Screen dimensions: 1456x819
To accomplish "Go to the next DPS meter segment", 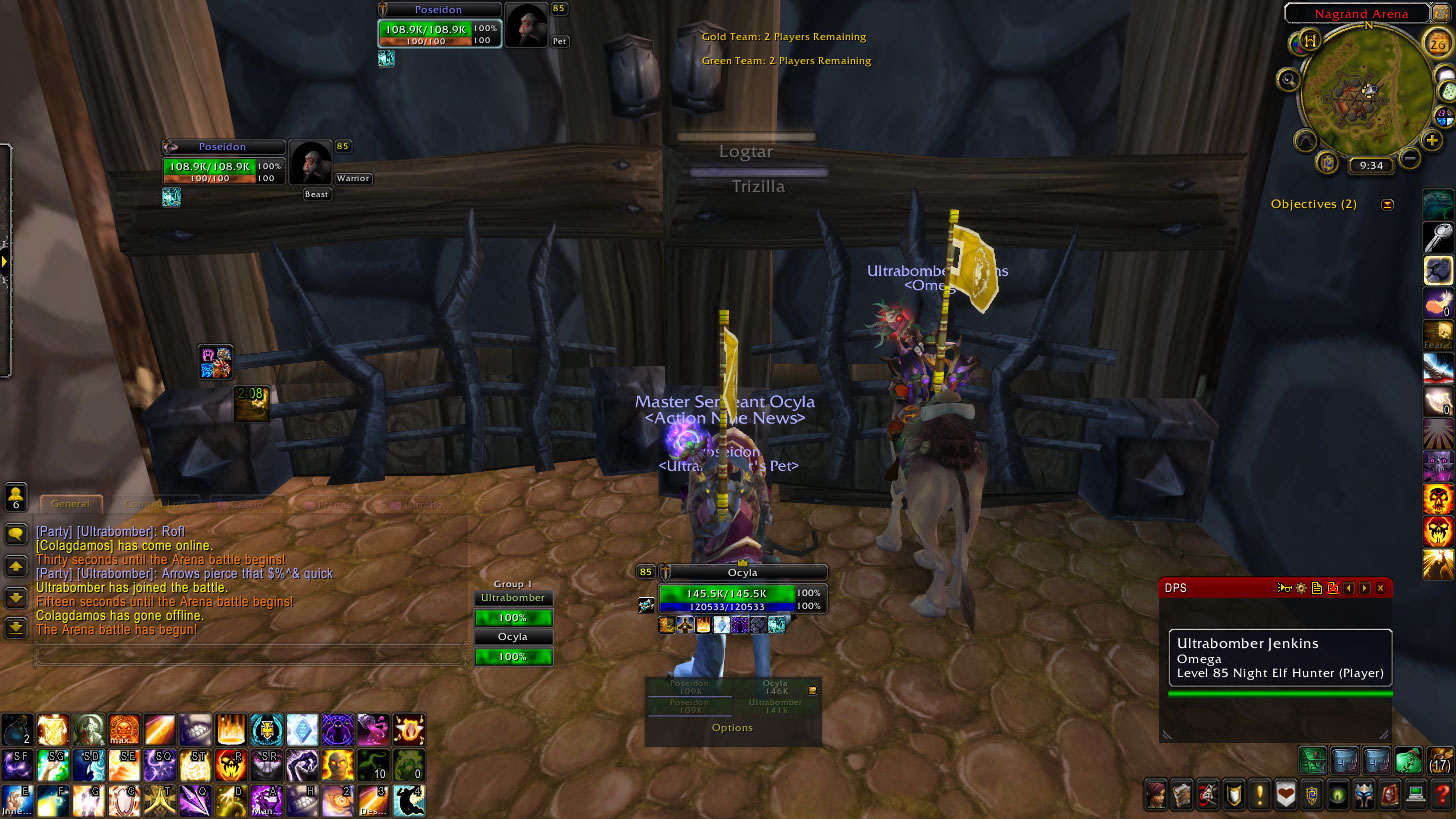I will (x=1364, y=588).
